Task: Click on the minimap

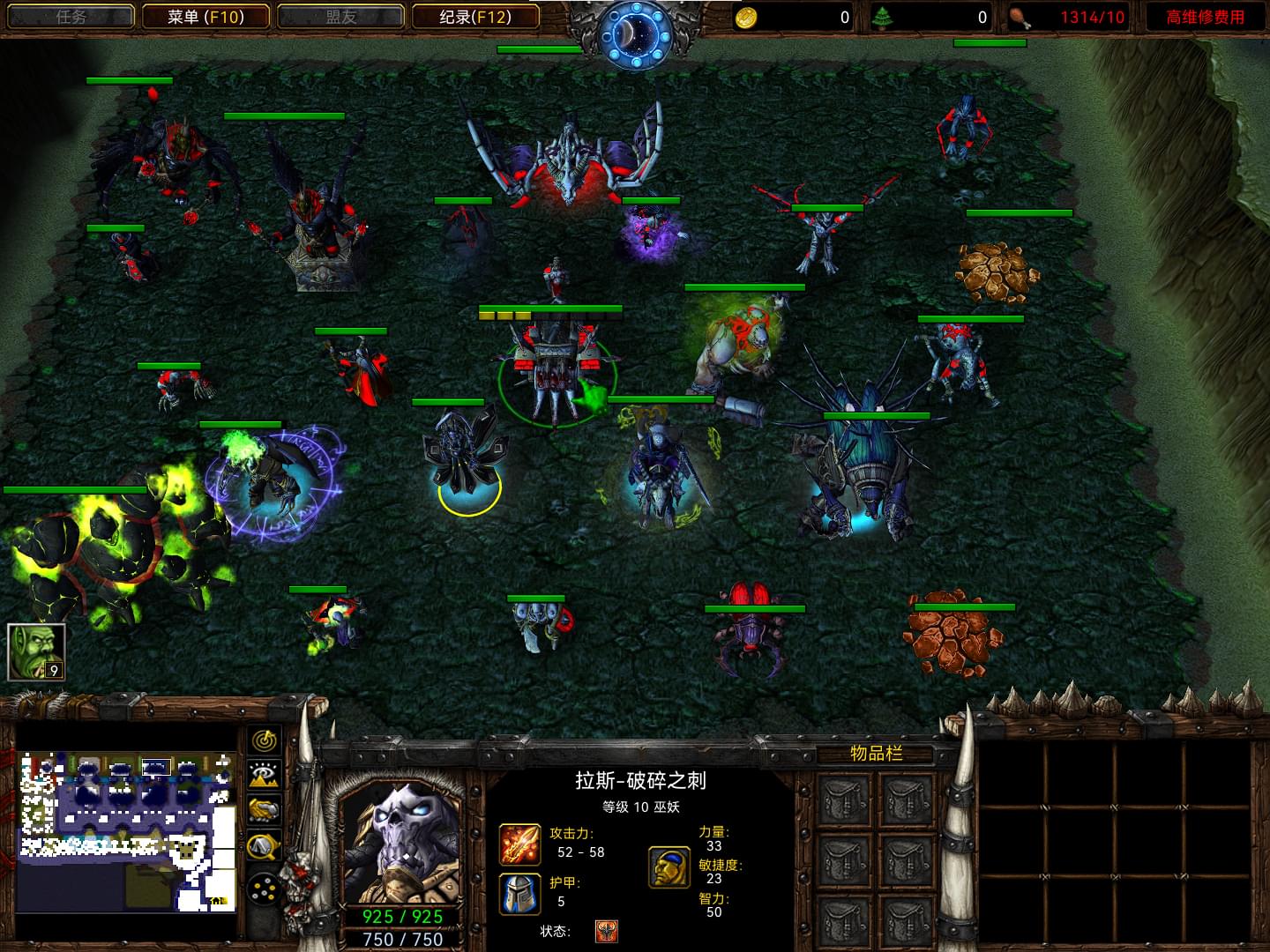Action: (127, 831)
